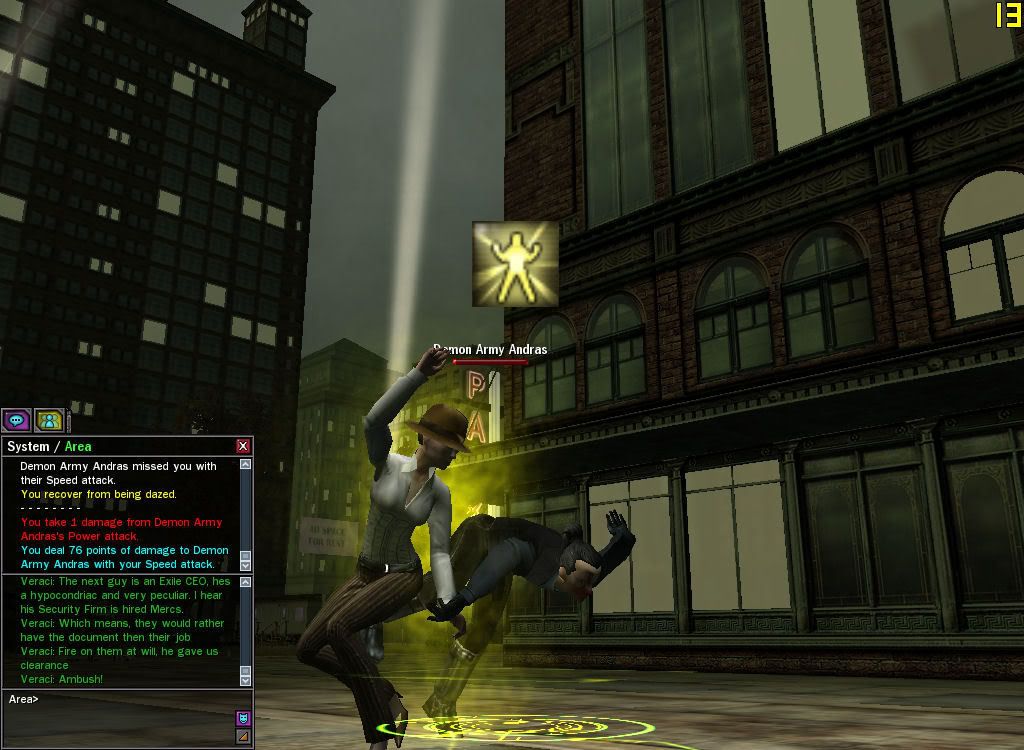Click the Area chat scroll-down arrow

[246, 679]
